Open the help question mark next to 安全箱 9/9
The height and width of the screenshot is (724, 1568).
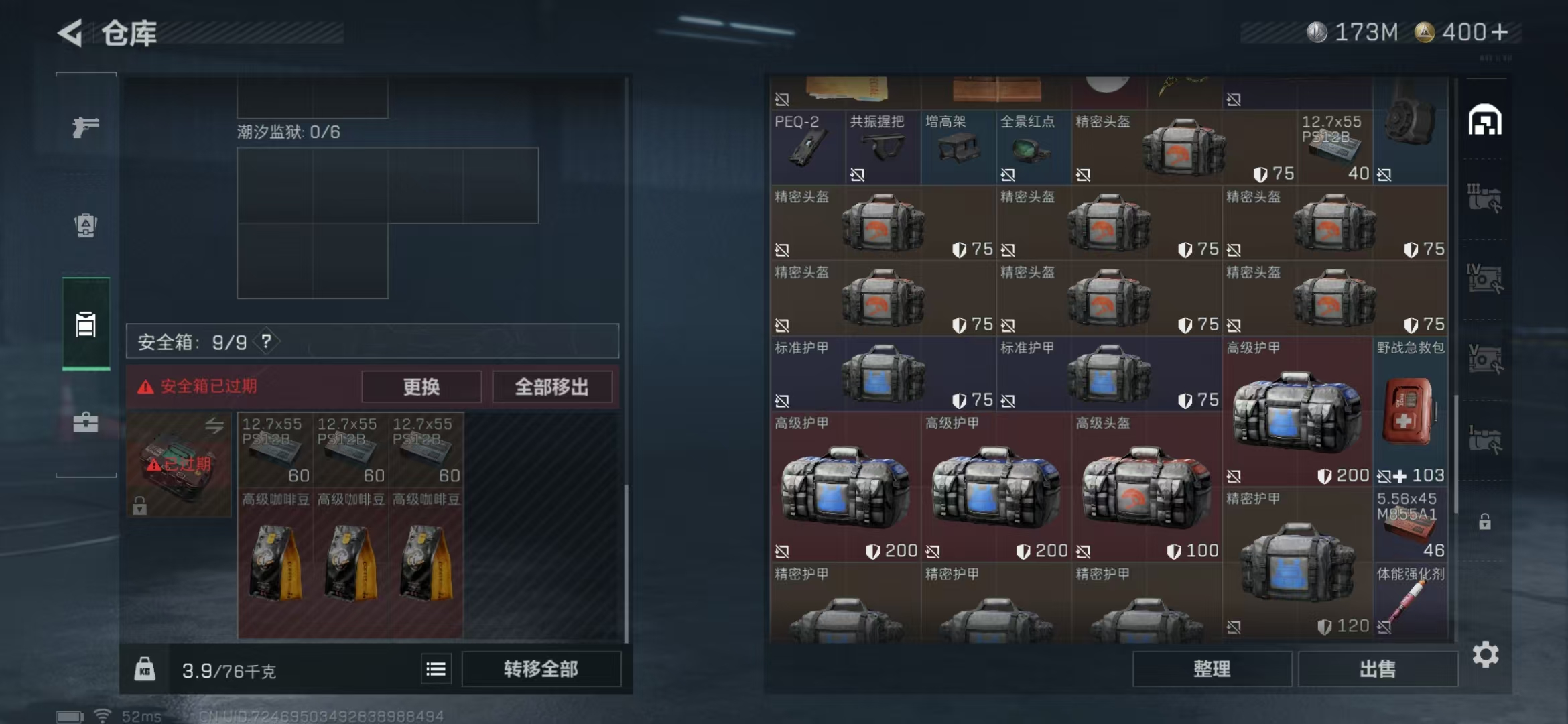coord(266,340)
